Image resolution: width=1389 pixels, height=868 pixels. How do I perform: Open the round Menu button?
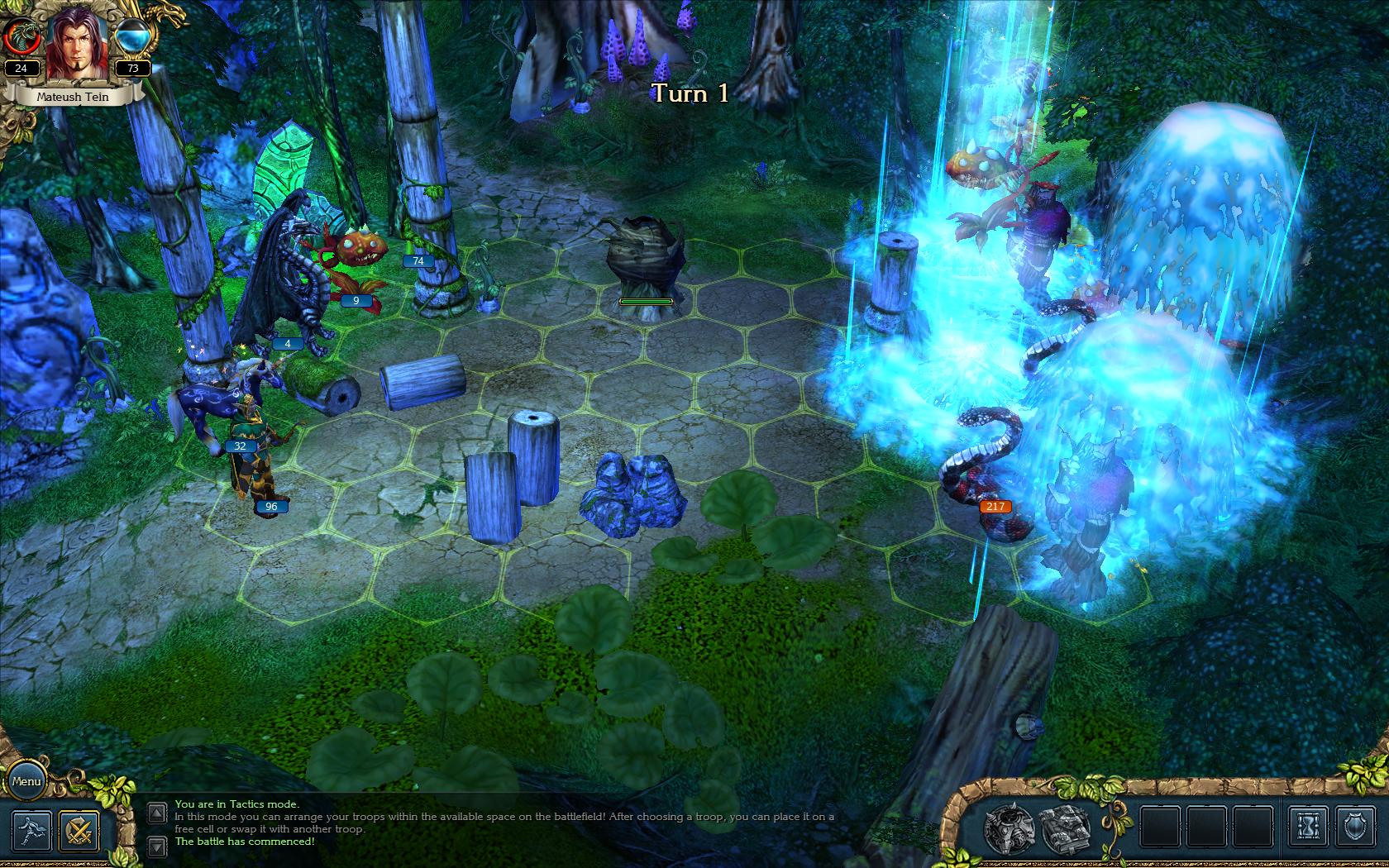click(x=26, y=781)
